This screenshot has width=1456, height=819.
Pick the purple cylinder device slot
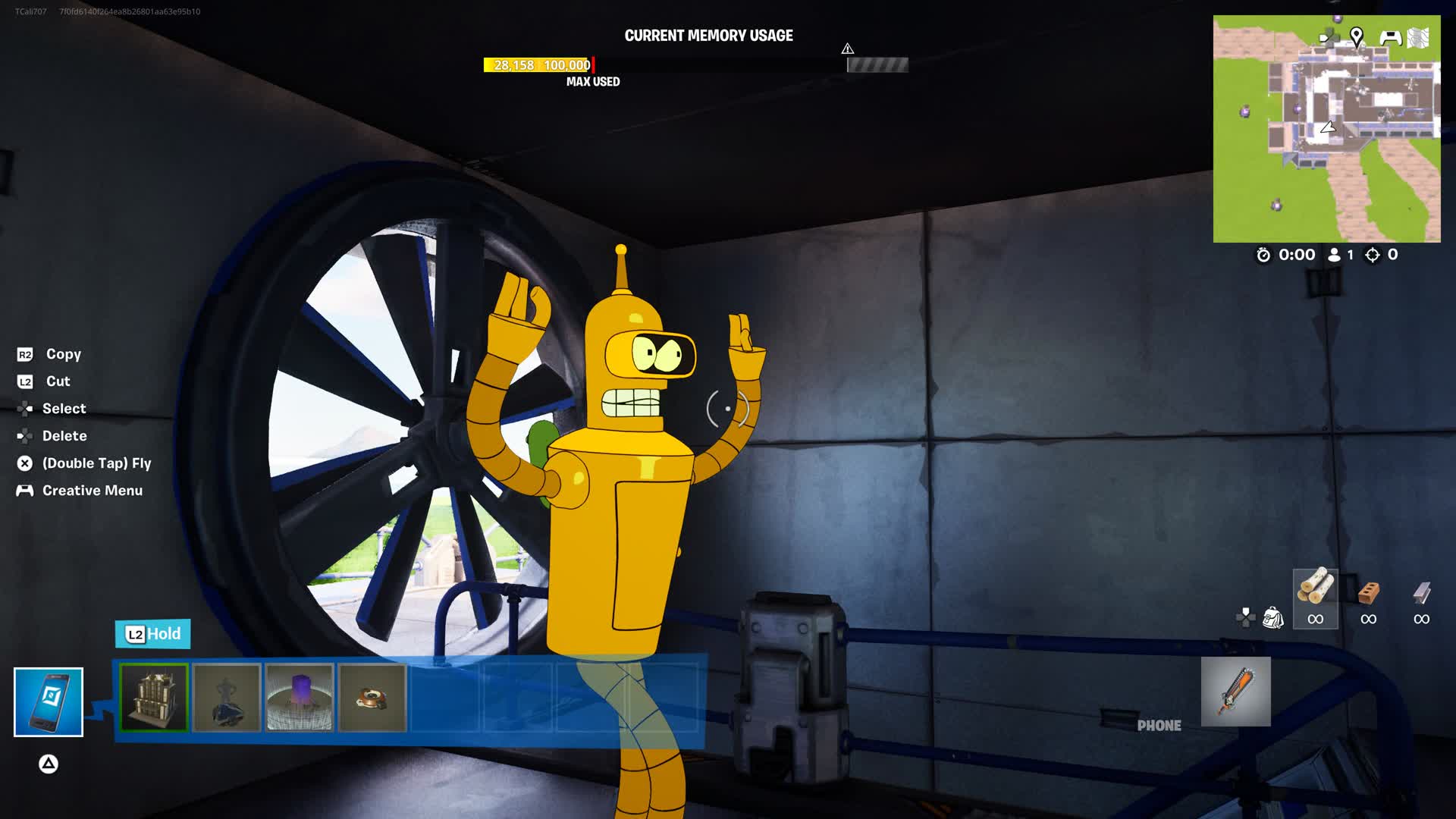pyautogui.click(x=300, y=698)
